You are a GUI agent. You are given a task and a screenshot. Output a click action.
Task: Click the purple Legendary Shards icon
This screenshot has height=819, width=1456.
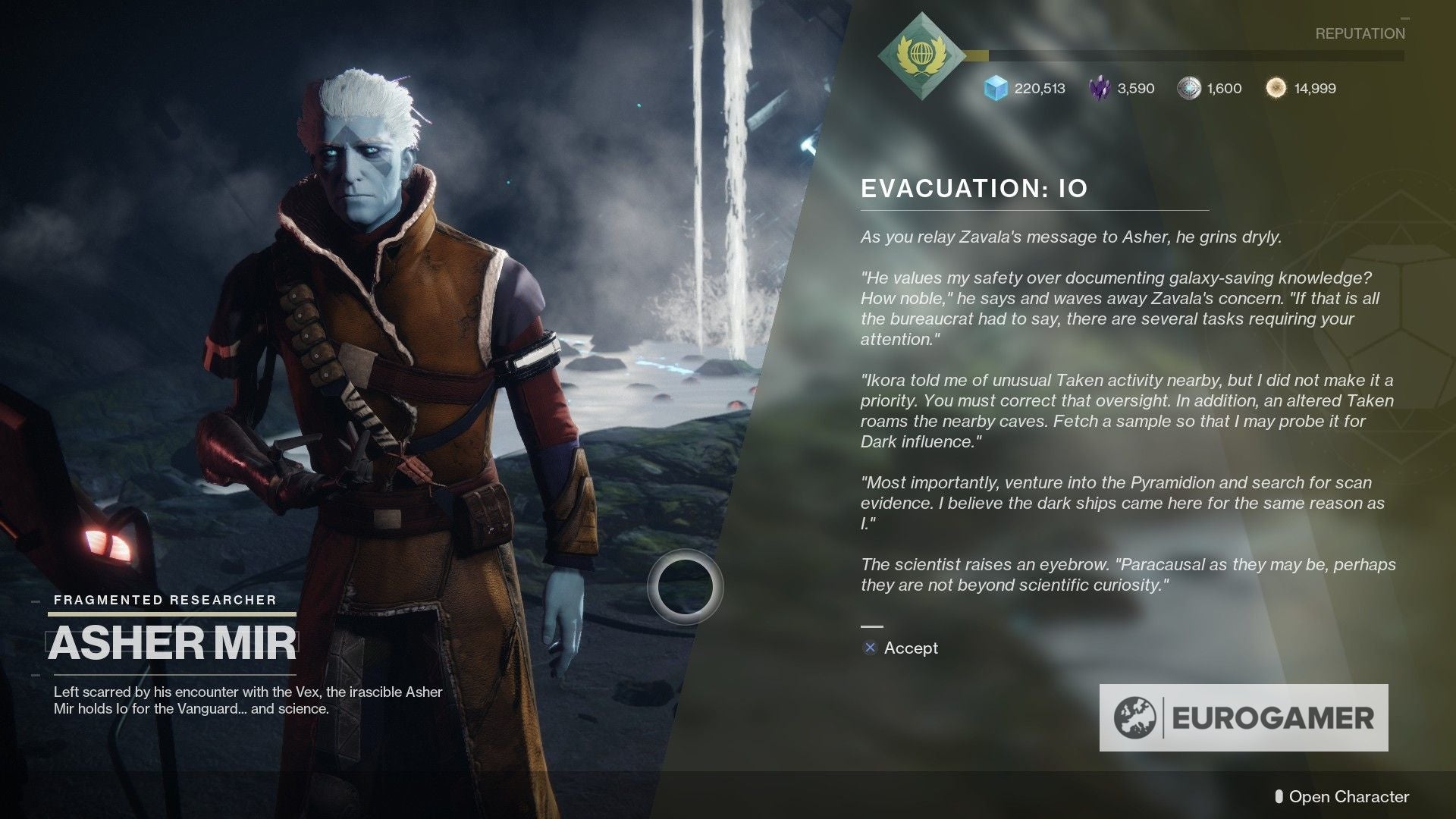1099,89
